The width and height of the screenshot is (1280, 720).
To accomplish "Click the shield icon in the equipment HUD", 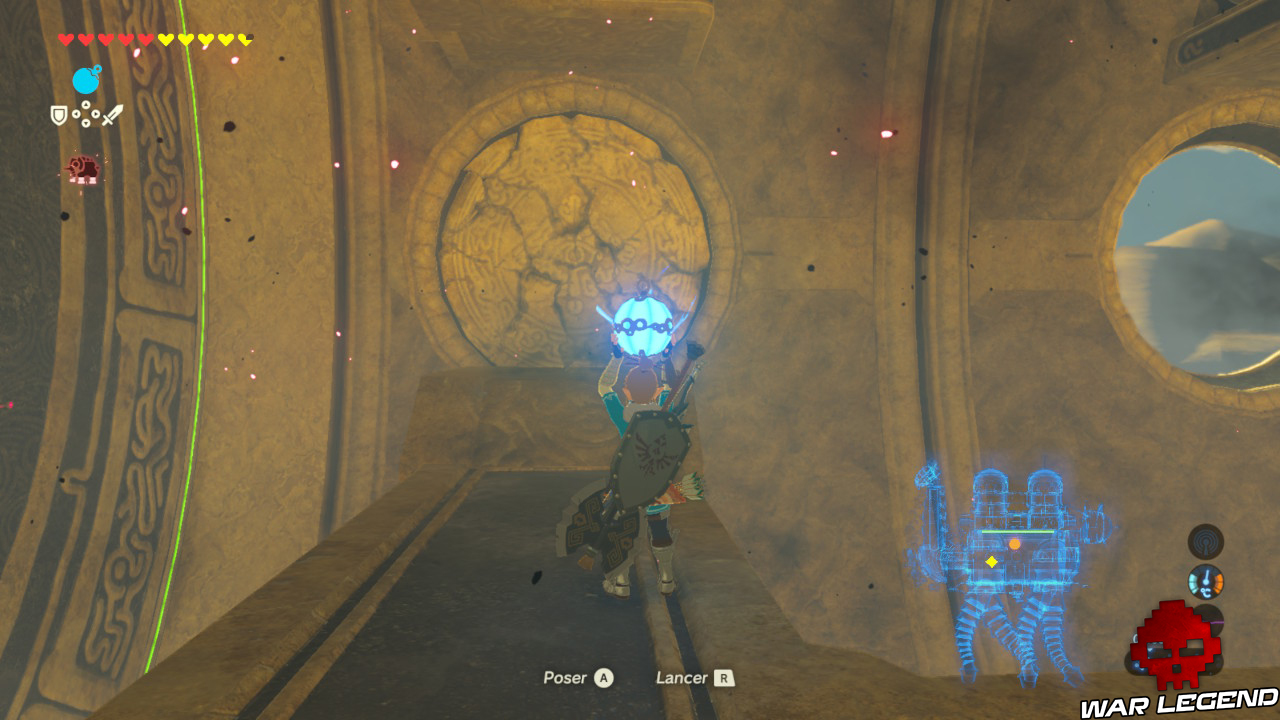I will tap(58, 114).
